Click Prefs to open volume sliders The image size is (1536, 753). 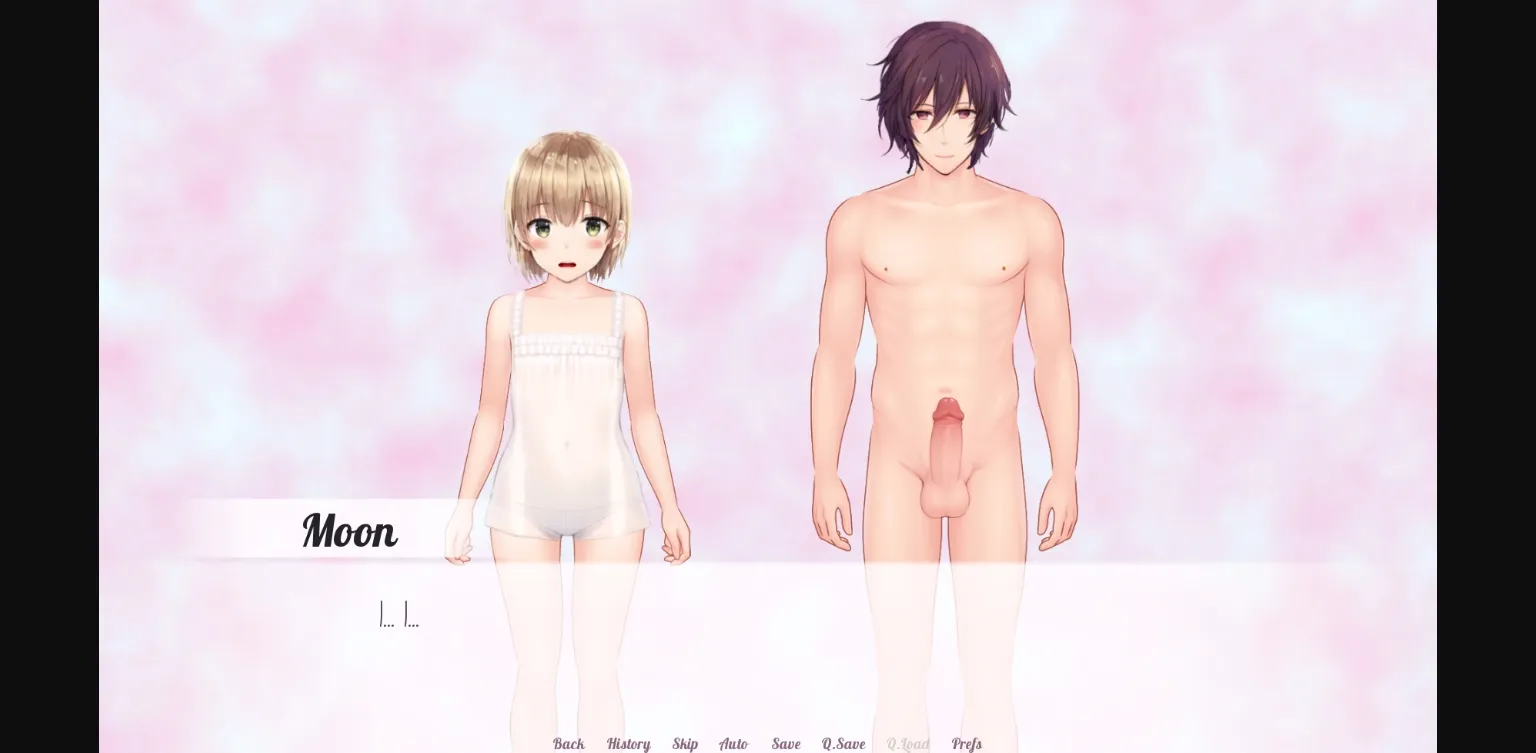click(966, 744)
